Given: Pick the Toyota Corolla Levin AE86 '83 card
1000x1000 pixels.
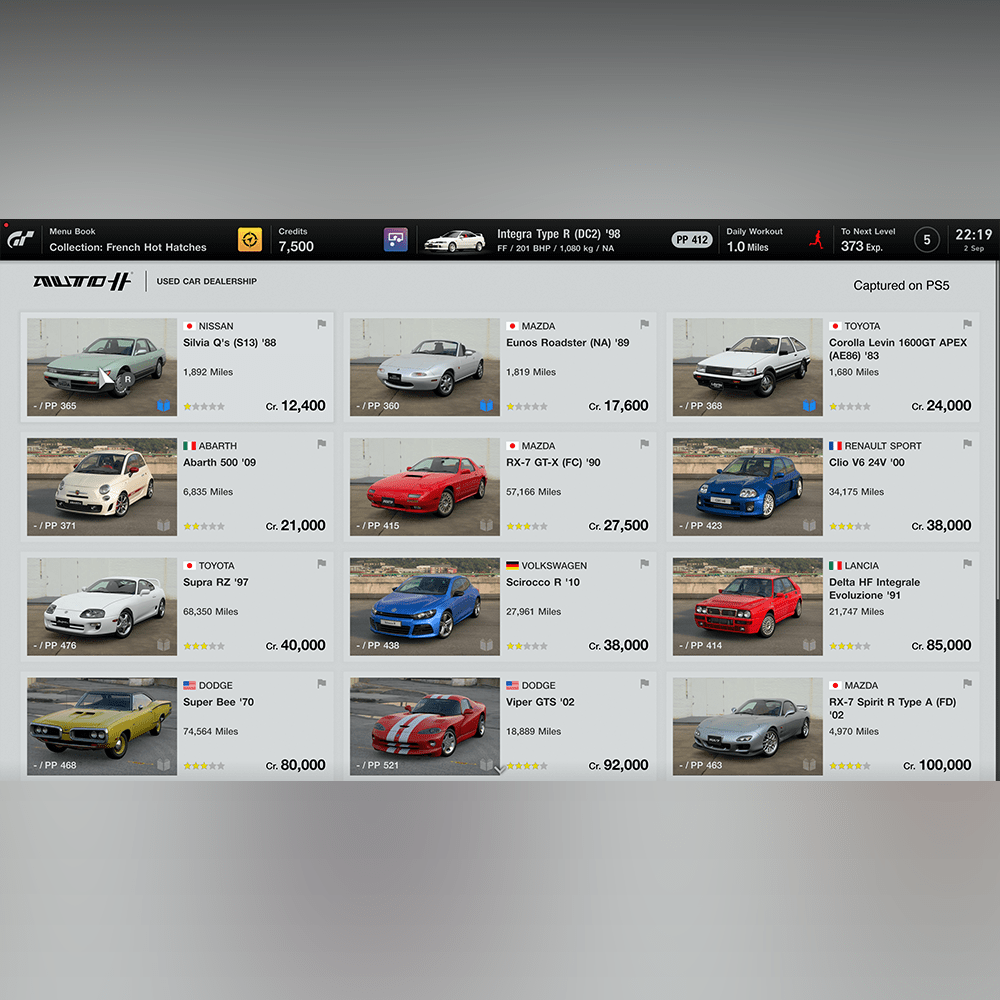Looking at the screenshot, I should [x=823, y=366].
